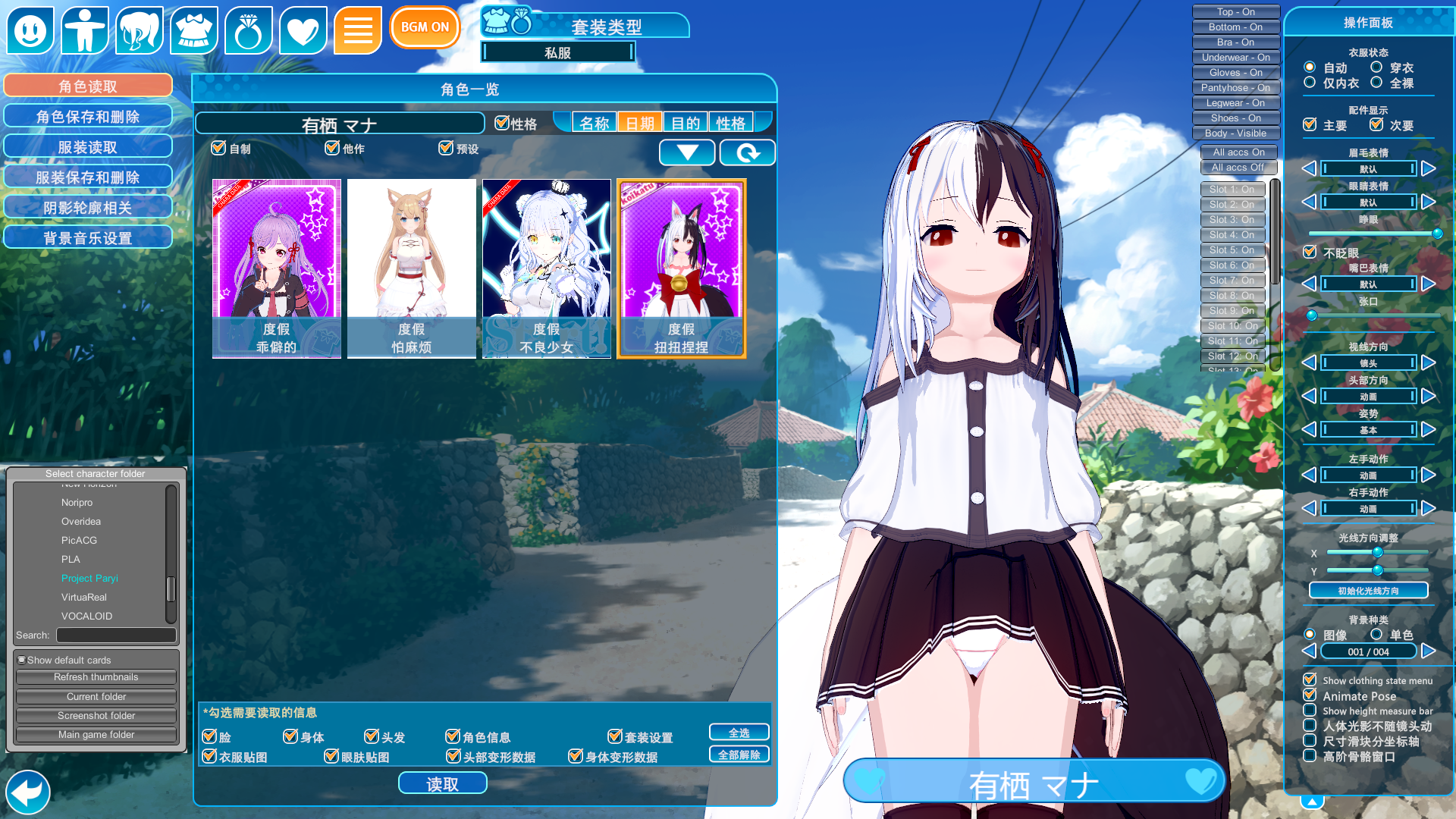The image size is (1456, 819).
Task: Select the VOCALOID folder
Action: (86, 617)
